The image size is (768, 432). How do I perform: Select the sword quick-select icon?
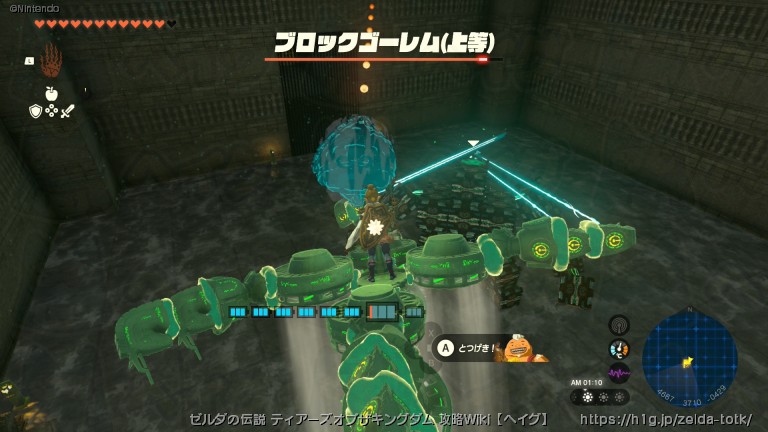tap(68, 111)
